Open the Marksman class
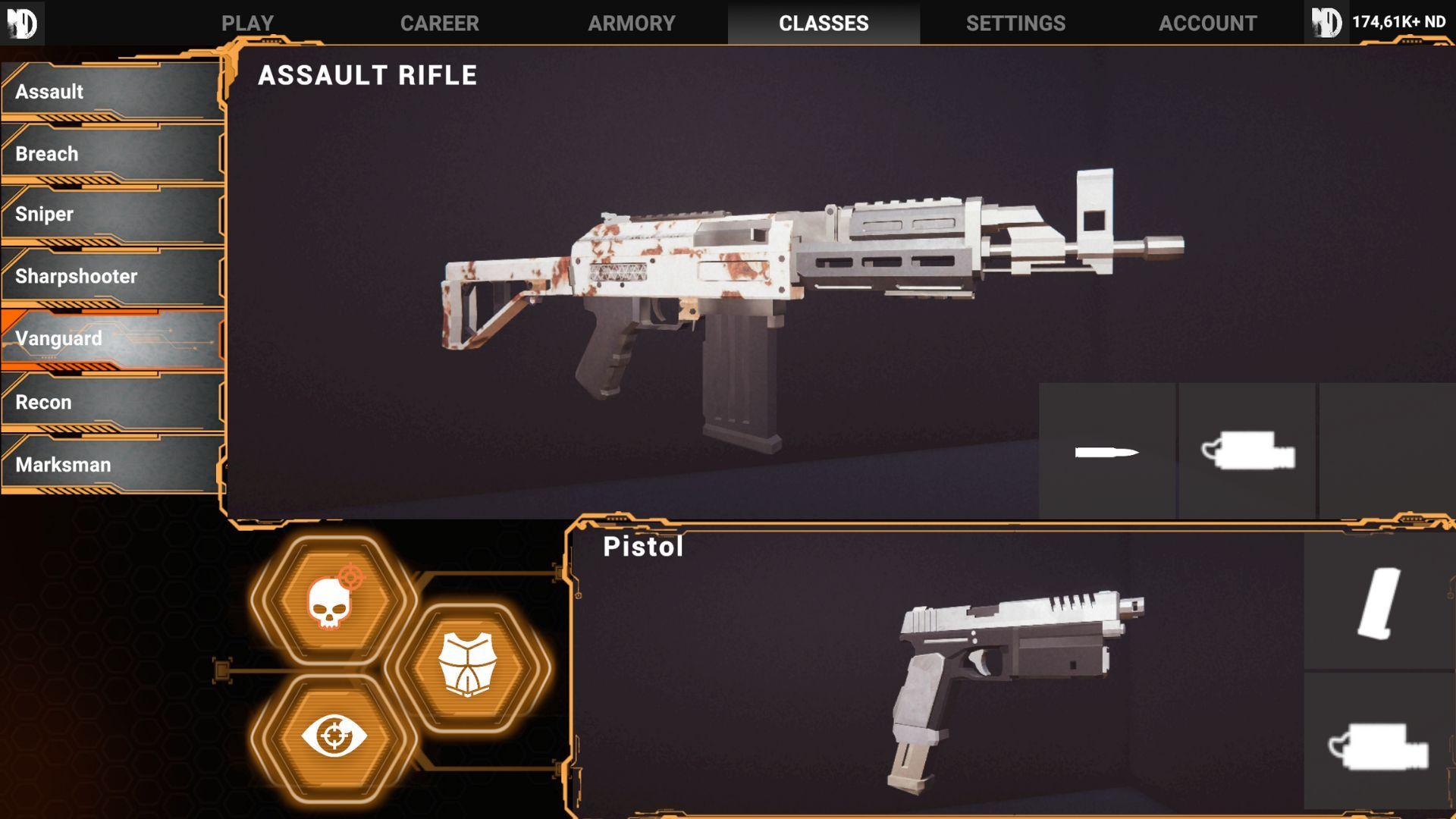The image size is (1456, 819). click(x=112, y=465)
